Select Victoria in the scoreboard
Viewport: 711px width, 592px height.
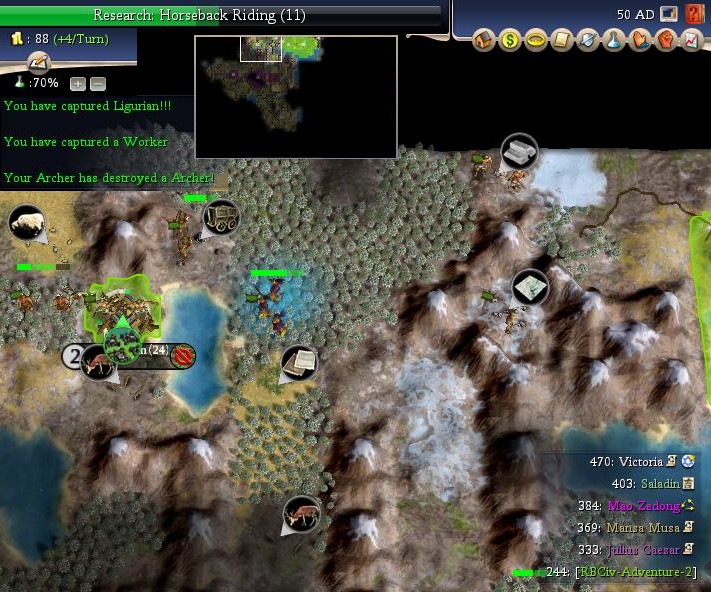640,462
